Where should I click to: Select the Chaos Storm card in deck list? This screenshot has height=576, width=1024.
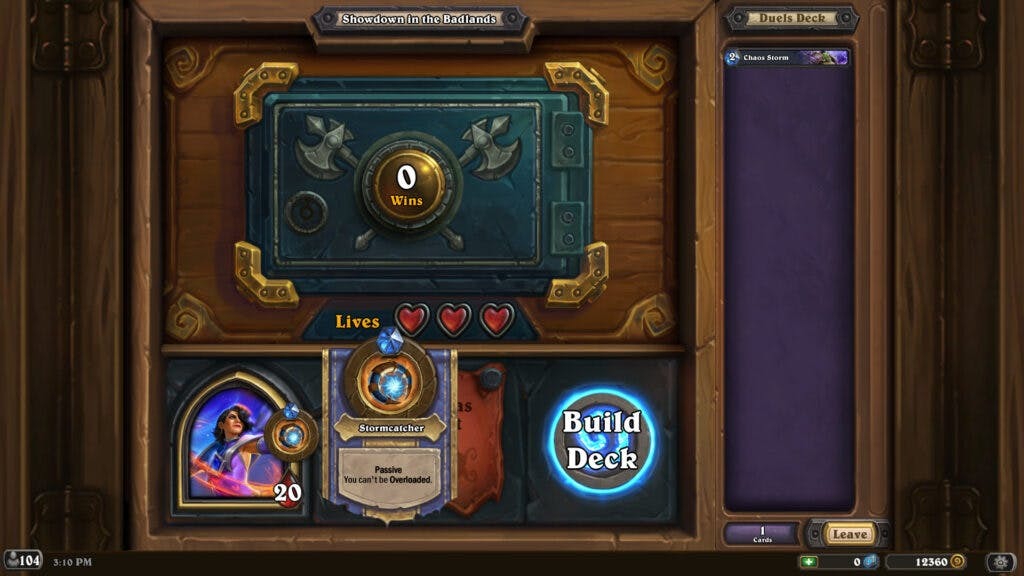788,58
